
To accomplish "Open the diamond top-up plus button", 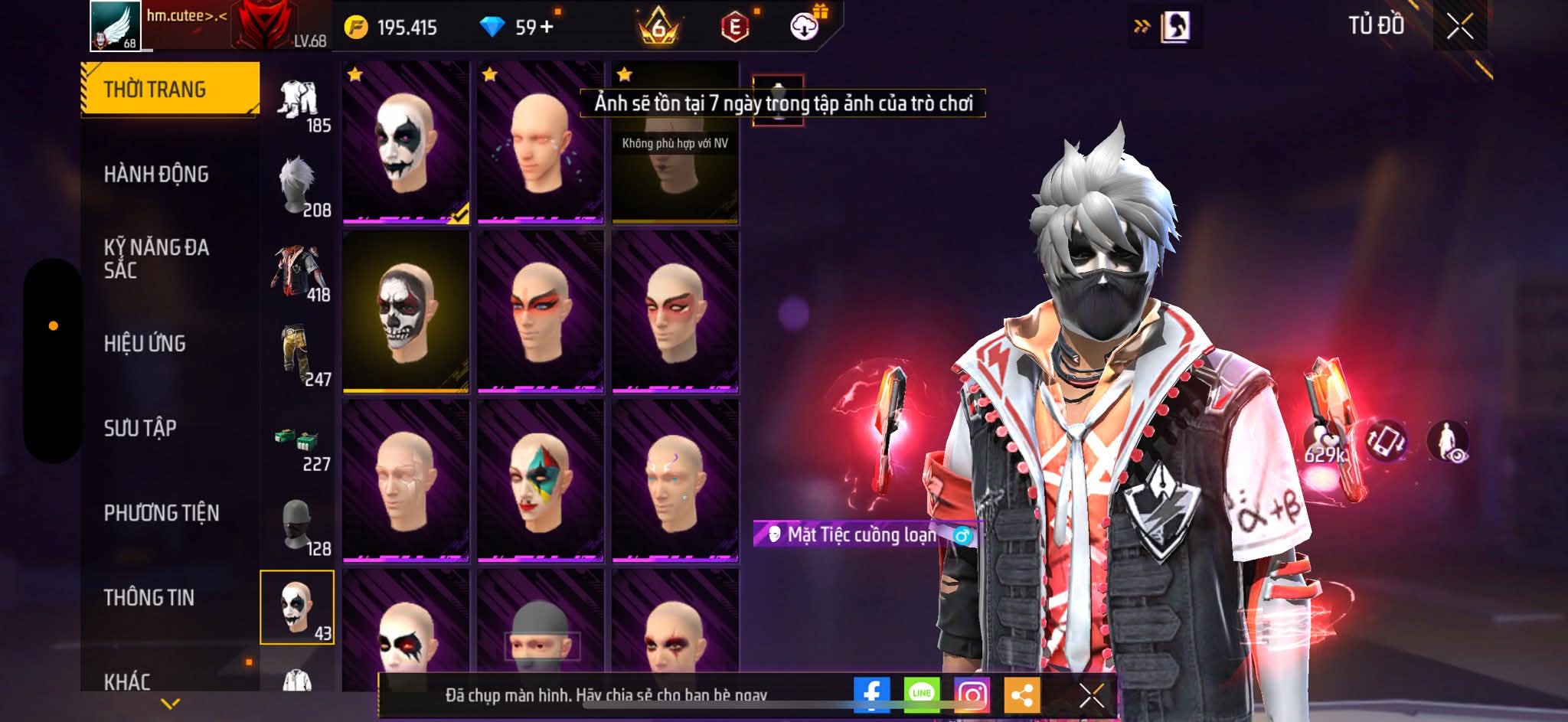I will [x=547, y=28].
